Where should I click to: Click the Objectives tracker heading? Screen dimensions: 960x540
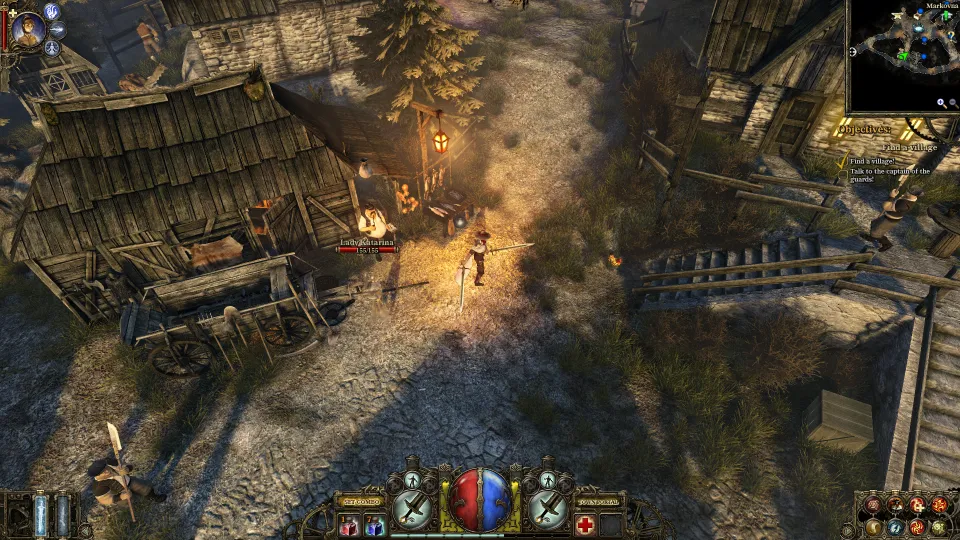[x=866, y=130]
